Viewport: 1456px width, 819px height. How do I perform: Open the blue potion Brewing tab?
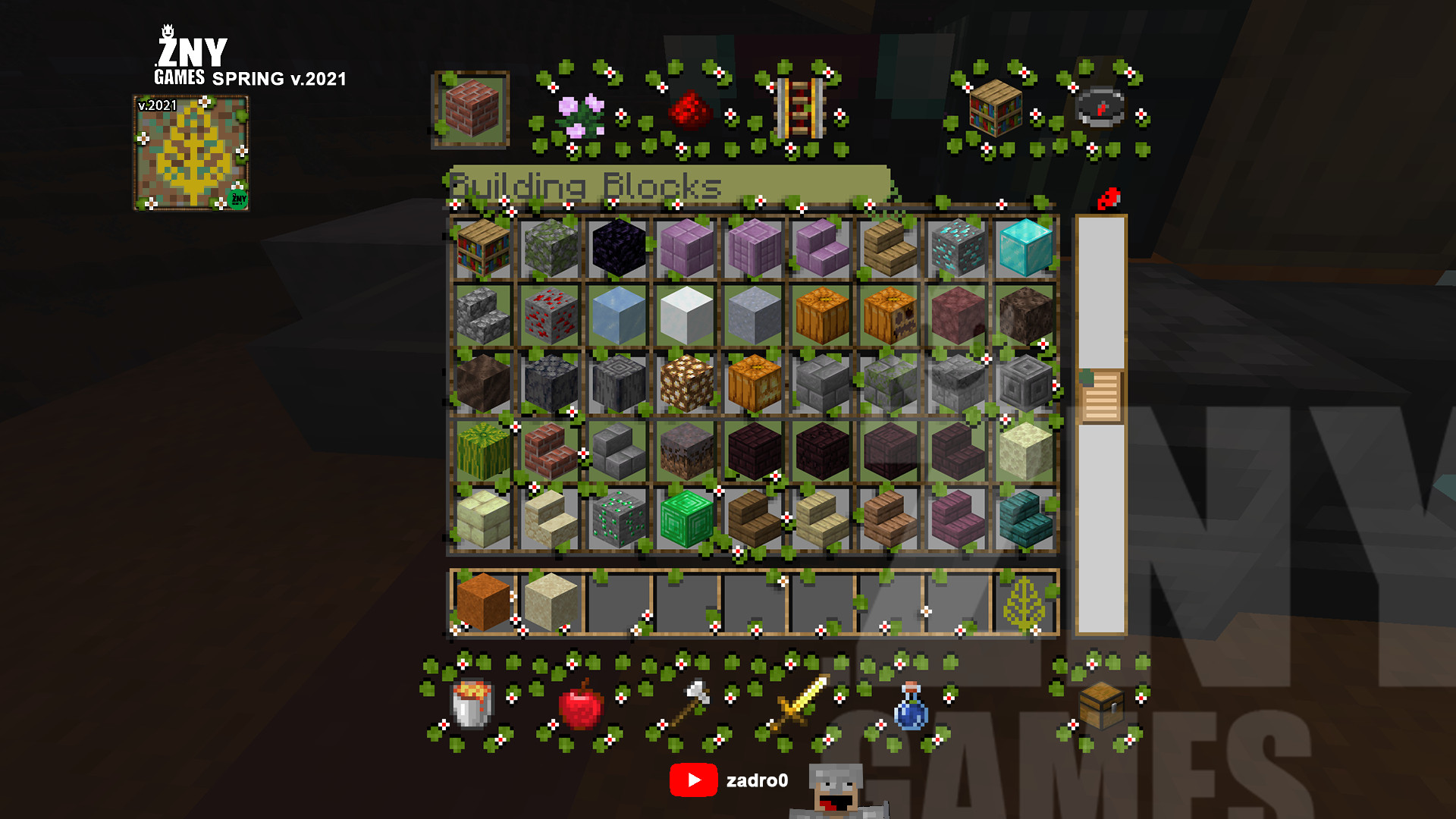pos(910,705)
